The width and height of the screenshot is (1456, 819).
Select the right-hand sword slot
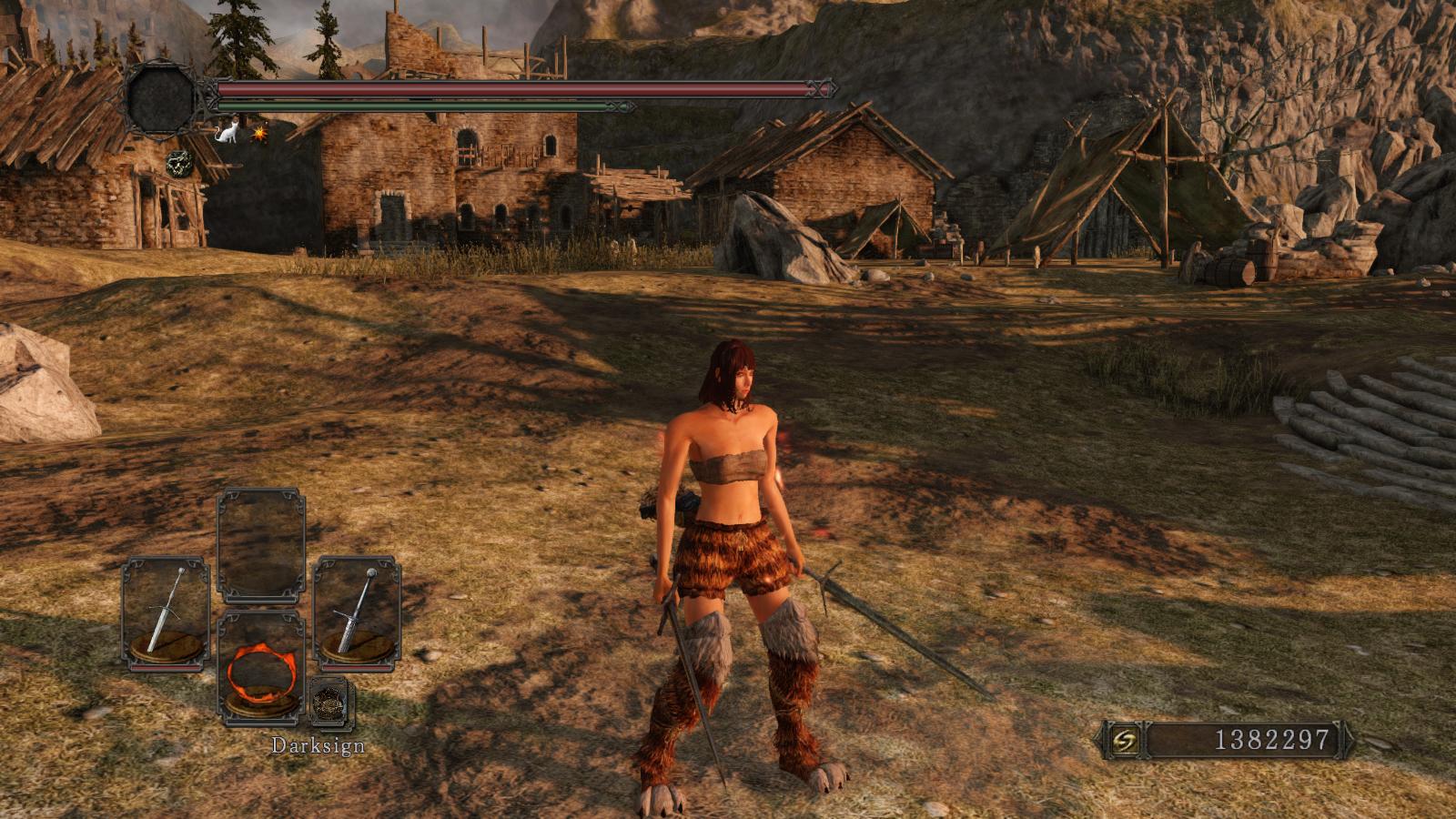point(358,614)
